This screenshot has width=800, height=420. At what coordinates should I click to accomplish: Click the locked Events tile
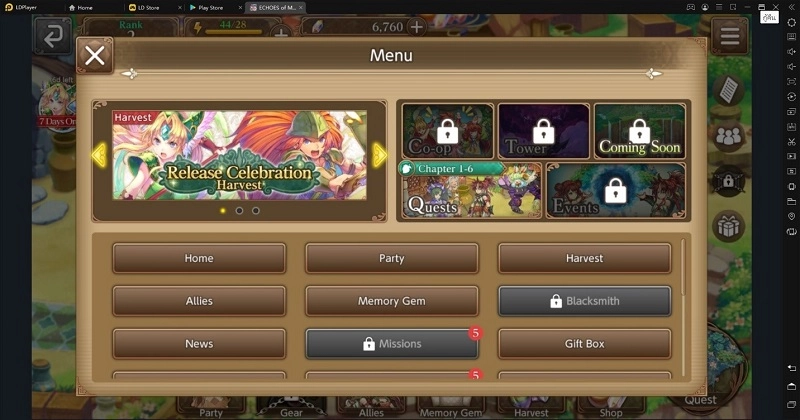click(615, 190)
